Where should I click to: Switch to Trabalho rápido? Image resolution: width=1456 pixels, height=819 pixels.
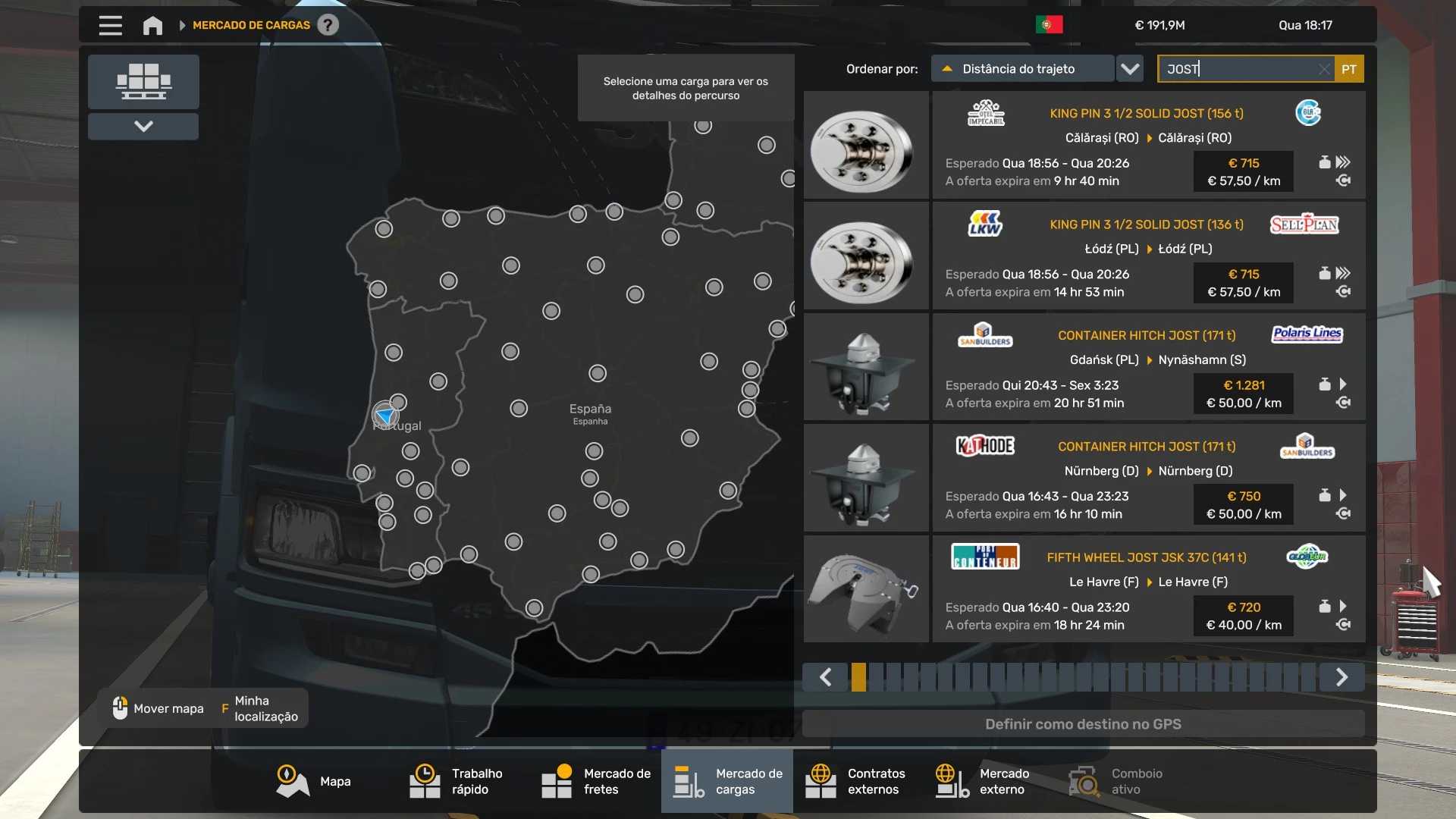pyautogui.click(x=457, y=781)
